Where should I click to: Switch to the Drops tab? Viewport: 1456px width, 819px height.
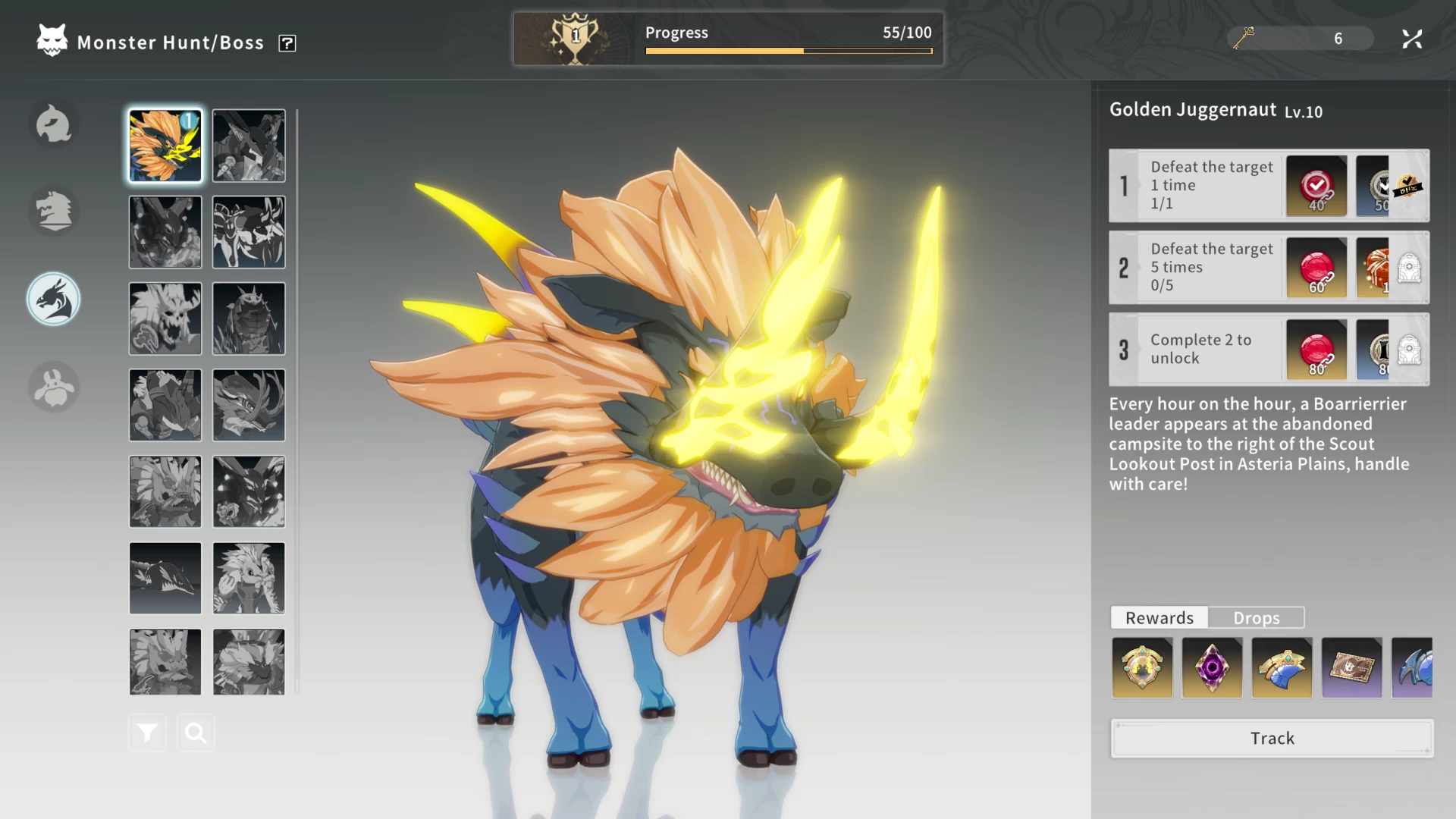click(1256, 618)
